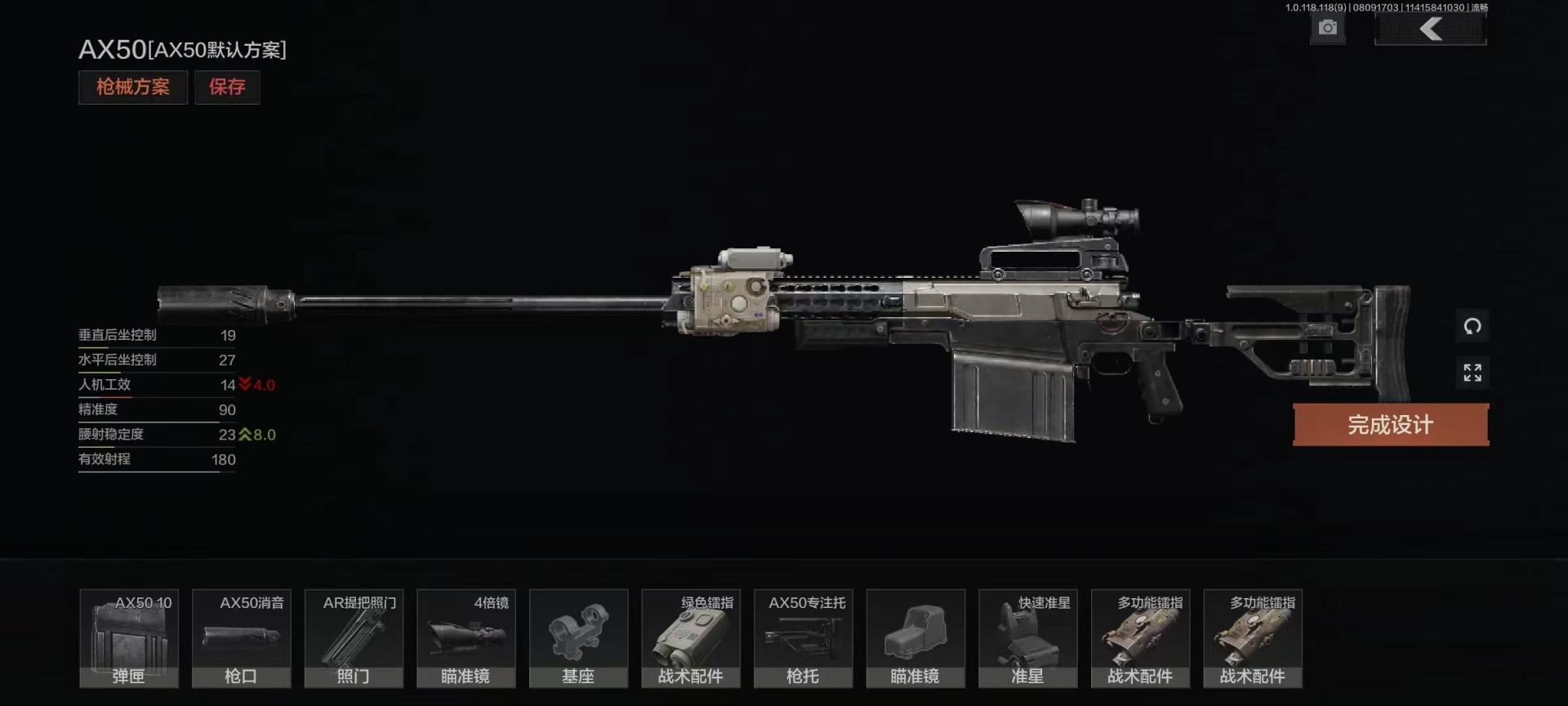Open the 枪械方案 weapon scheme button
Image resolution: width=1568 pixels, height=706 pixels.
tap(133, 87)
